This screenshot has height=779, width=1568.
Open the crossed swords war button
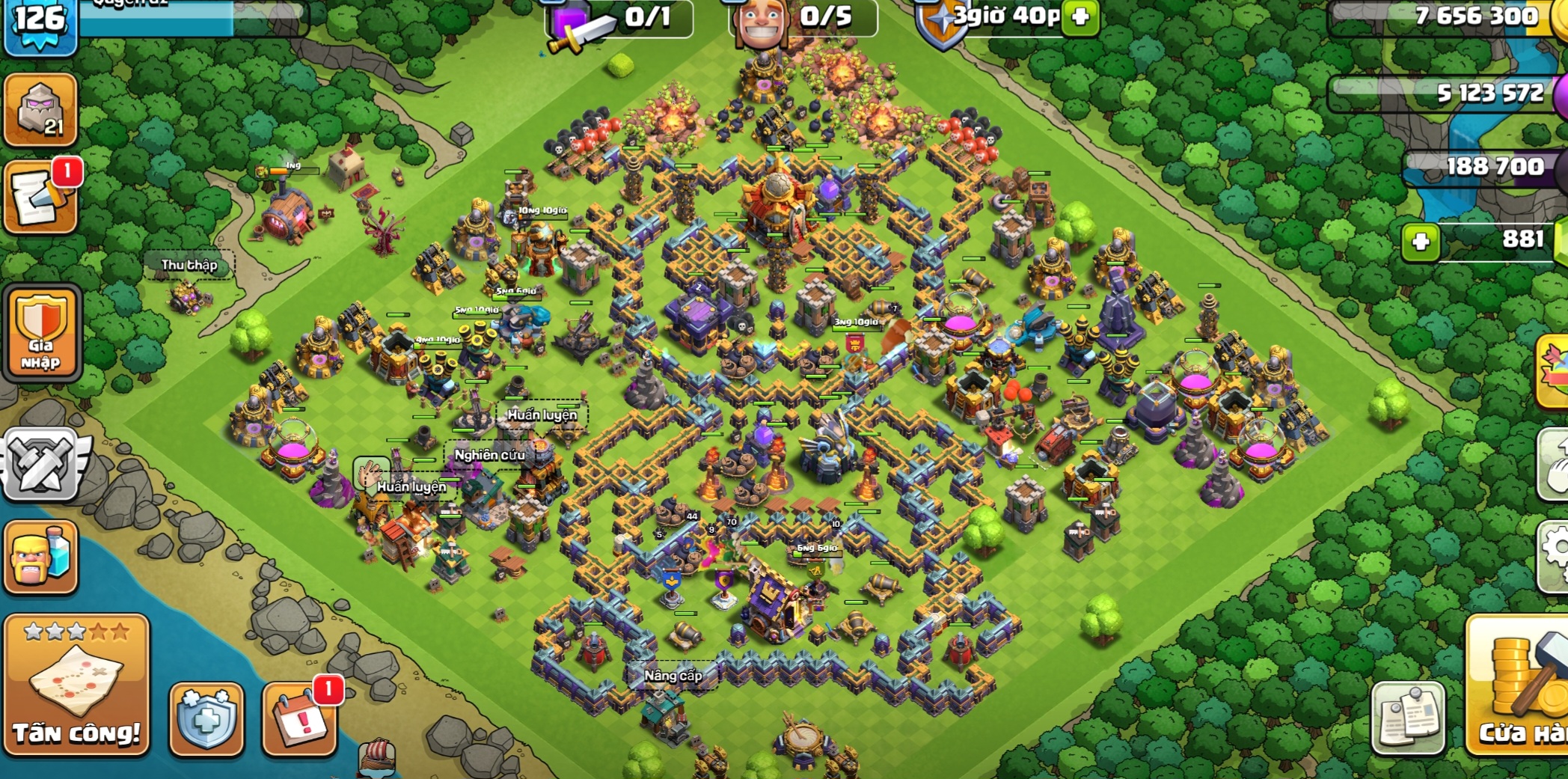click(41, 465)
